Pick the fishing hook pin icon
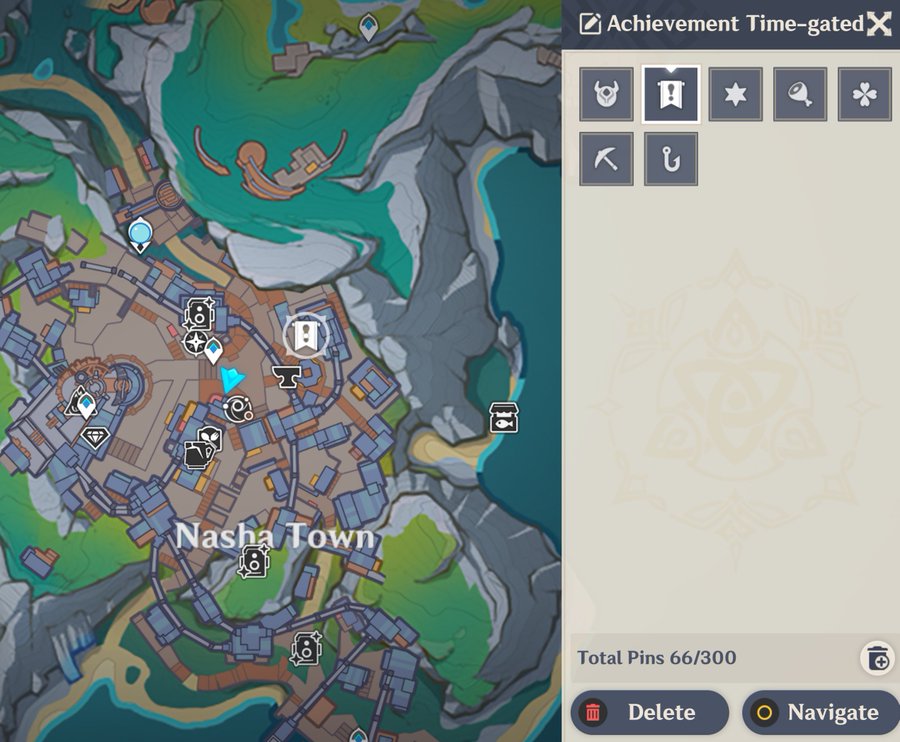 pyautogui.click(x=671, y=159)
